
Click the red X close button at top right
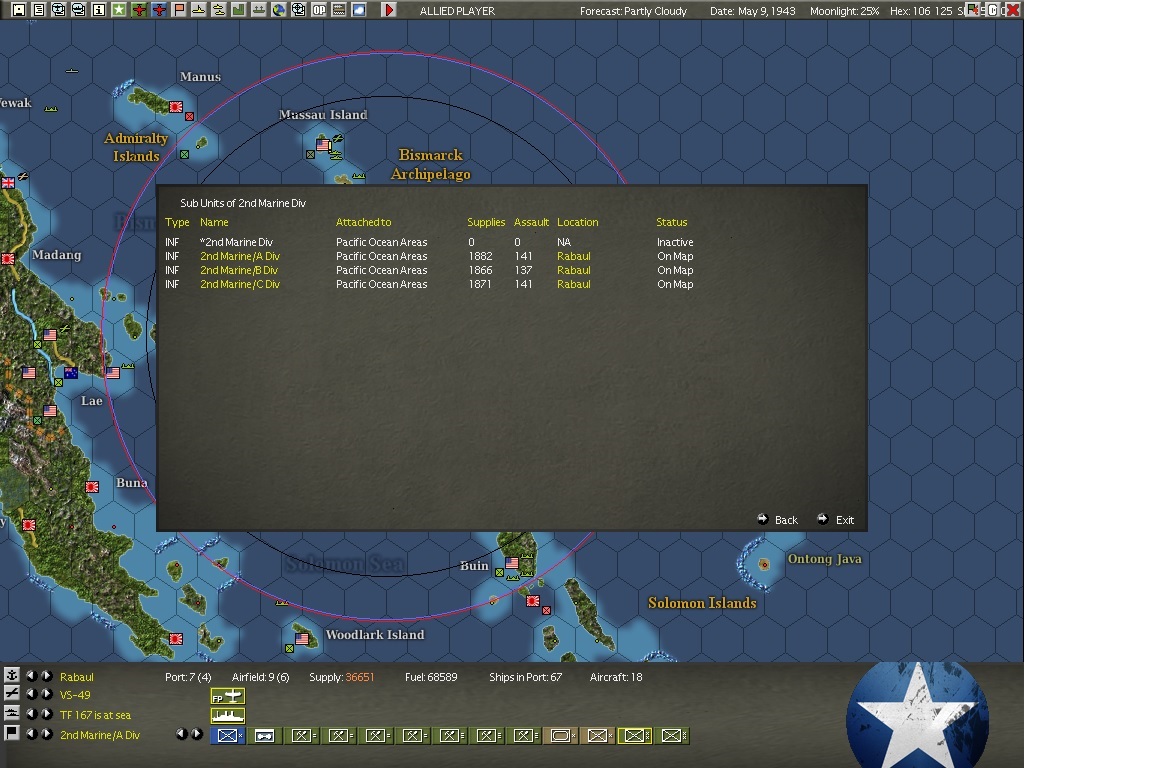click(1012, 10)
